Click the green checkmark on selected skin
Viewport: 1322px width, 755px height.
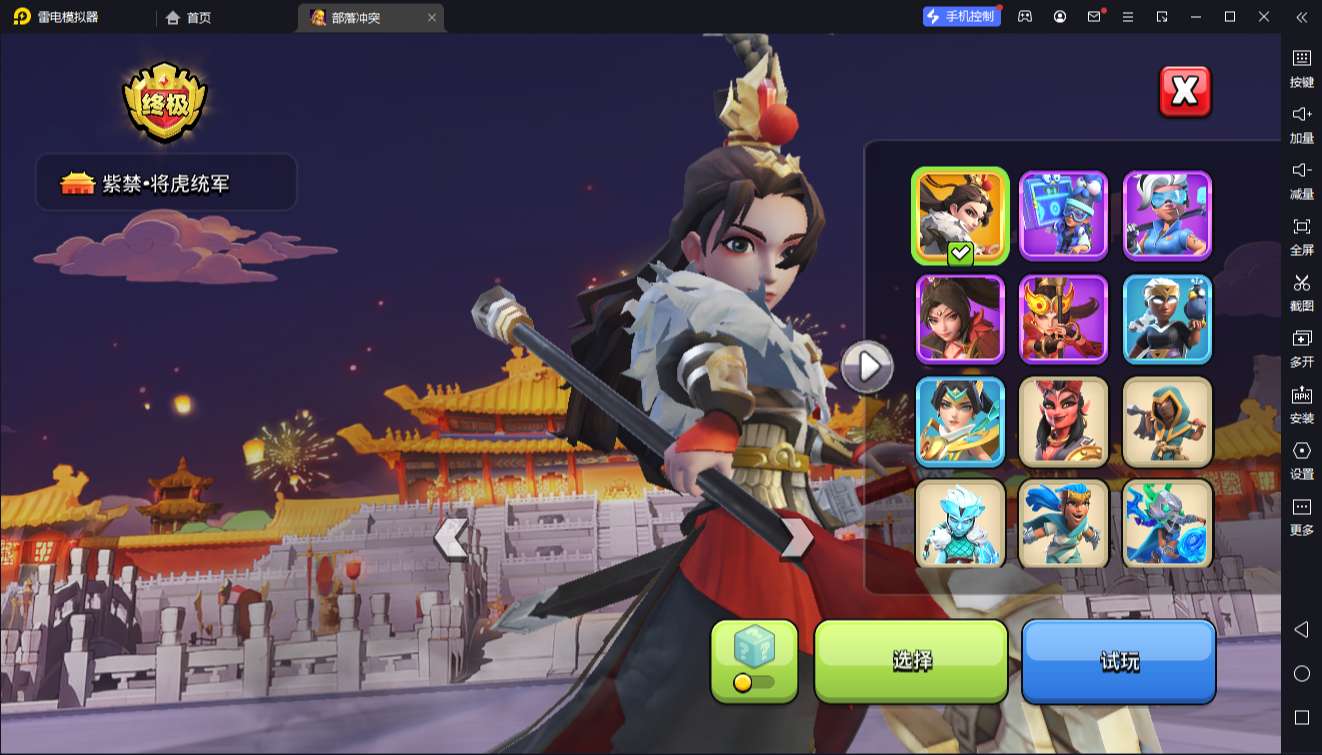pos(959,254)
